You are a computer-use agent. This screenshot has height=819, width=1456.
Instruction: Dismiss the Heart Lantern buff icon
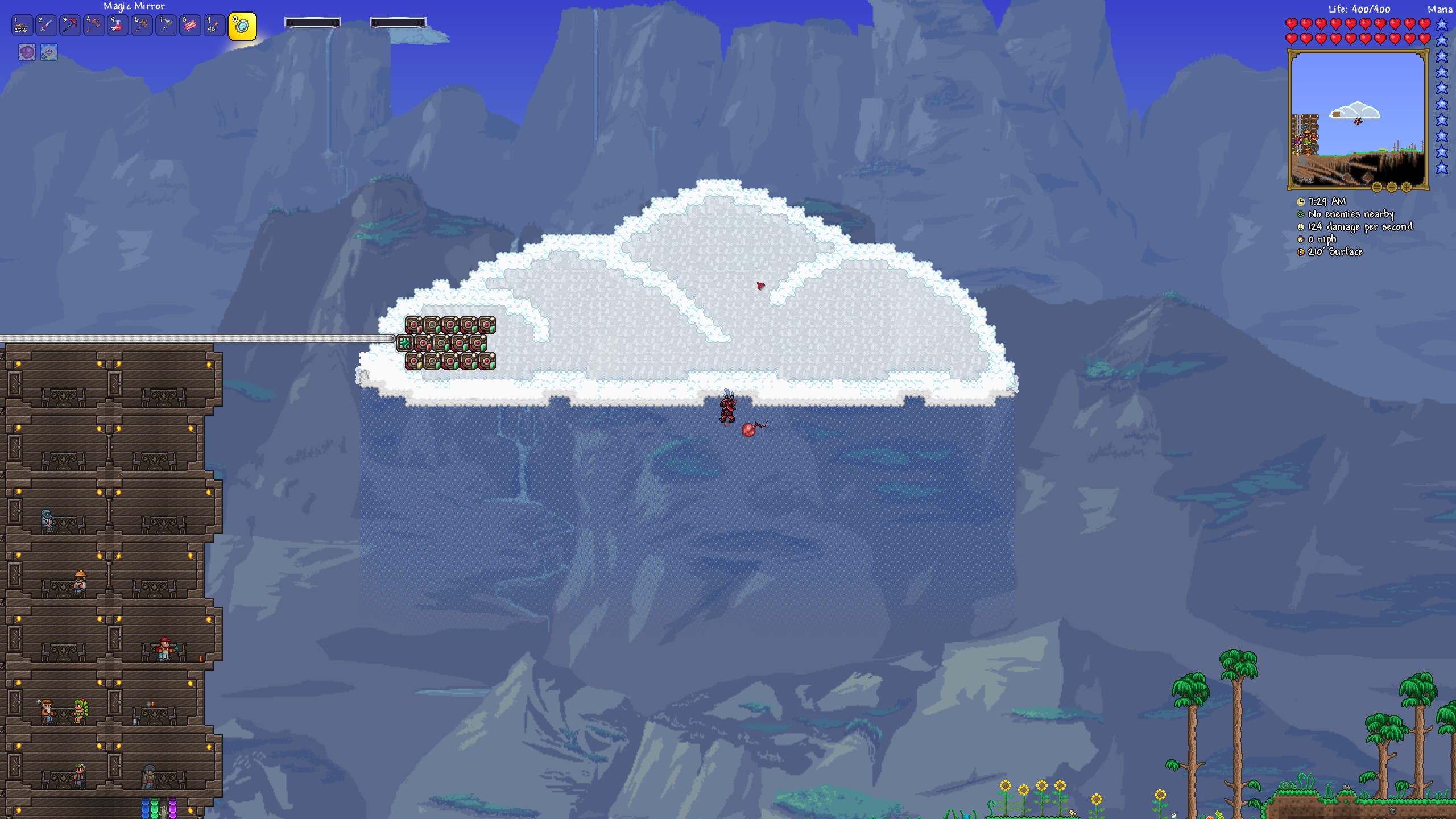[x=26, y=52]
